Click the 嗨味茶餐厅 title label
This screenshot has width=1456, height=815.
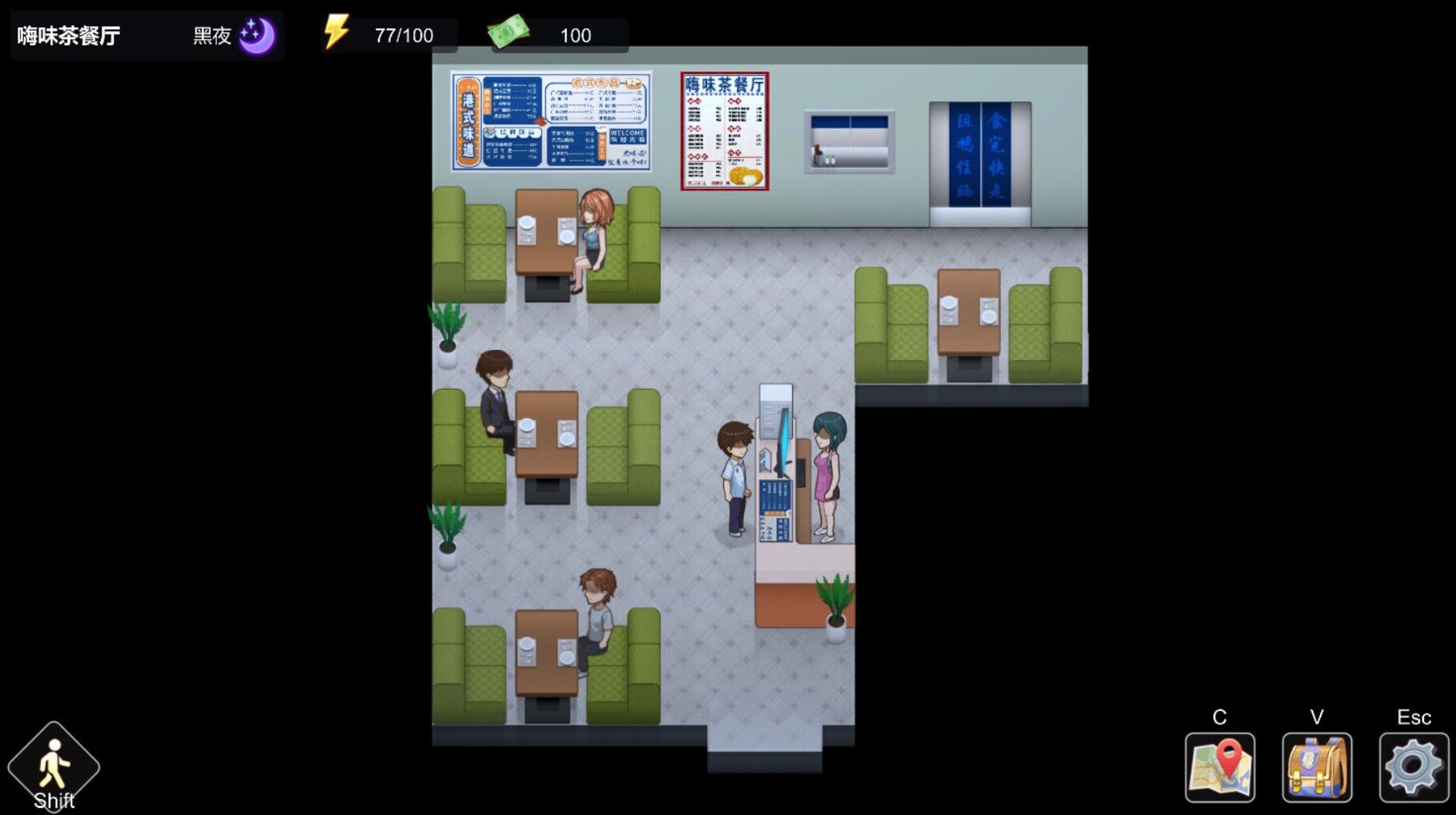(x=68, y=32)
